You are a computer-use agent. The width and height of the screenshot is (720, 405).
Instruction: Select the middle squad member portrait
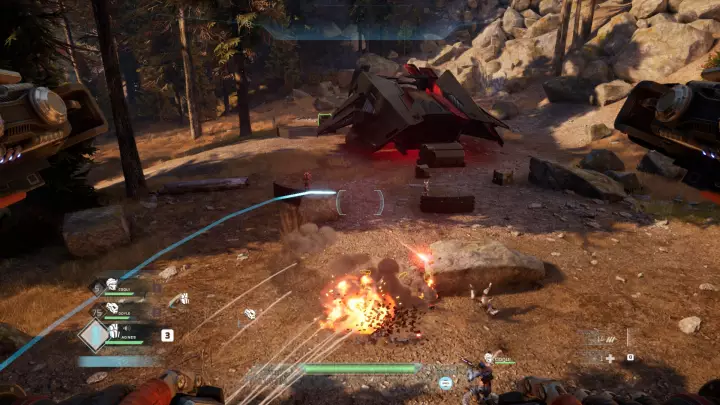(113, 309)
